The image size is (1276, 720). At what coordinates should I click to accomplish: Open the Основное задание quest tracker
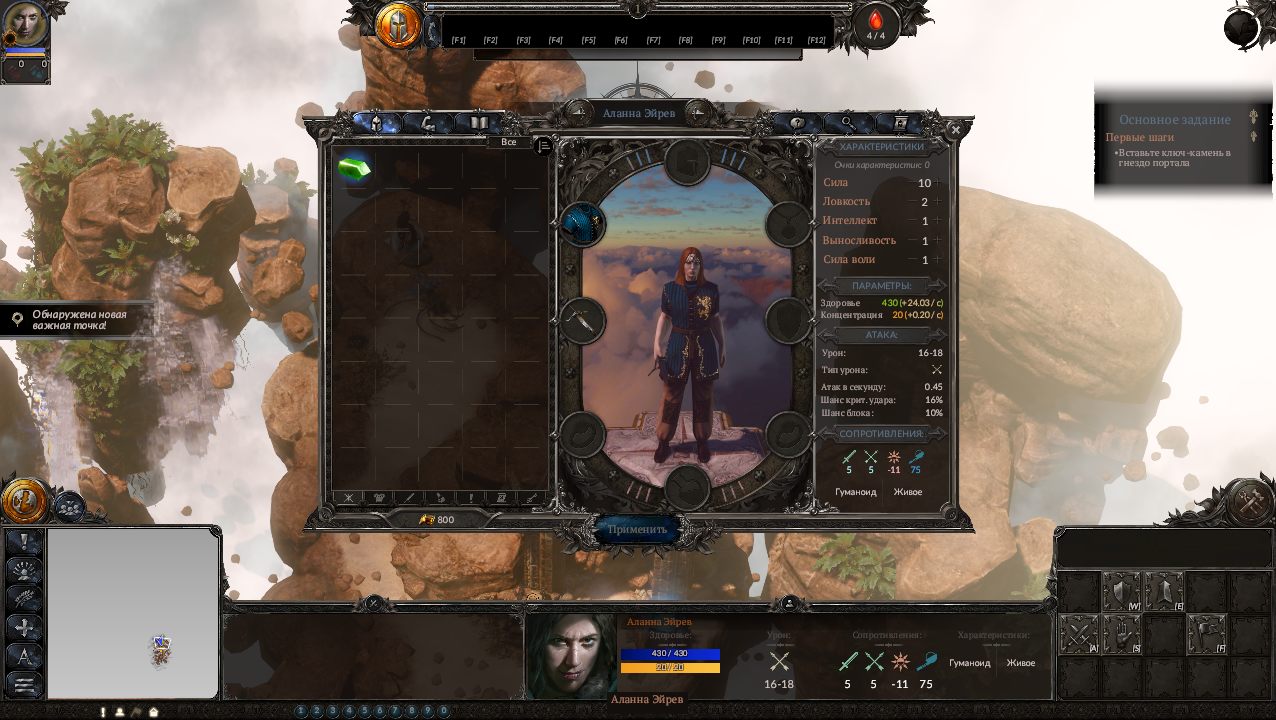click(1174, 120)
